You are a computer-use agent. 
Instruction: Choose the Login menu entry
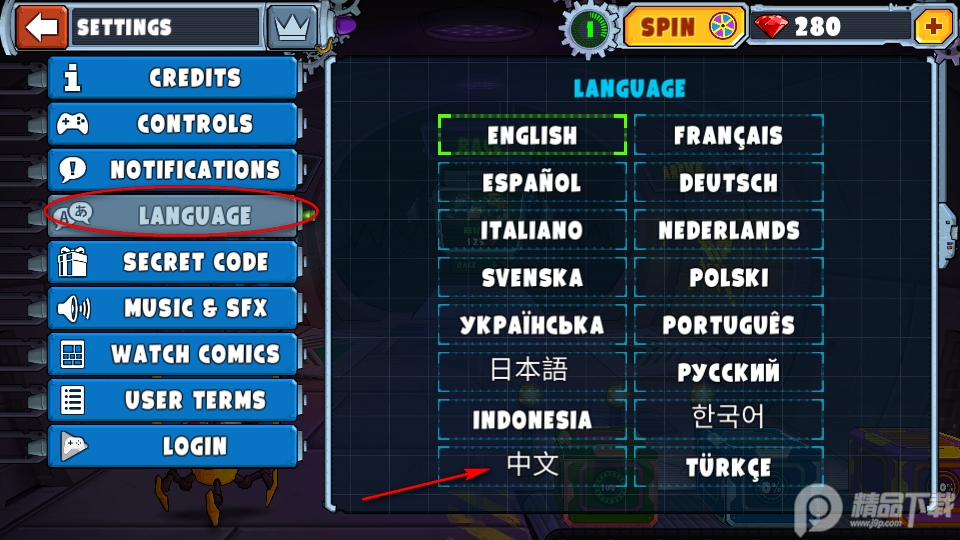pyautogui.click(x=174, y=446)
